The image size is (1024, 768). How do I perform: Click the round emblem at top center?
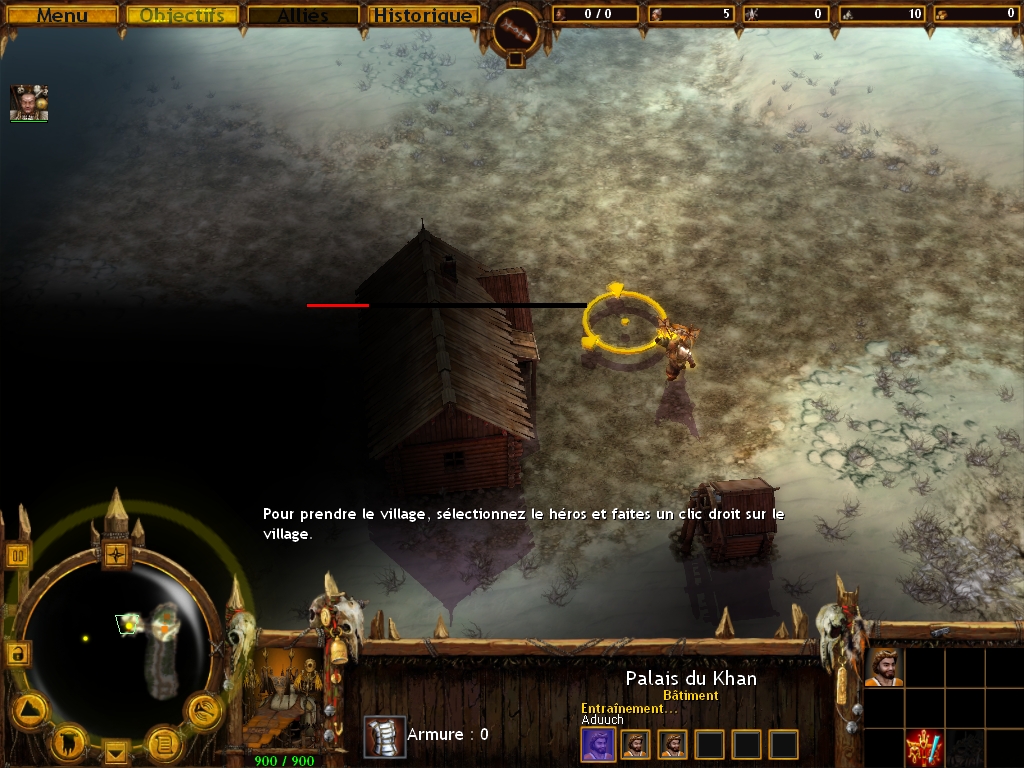[515, 31]
